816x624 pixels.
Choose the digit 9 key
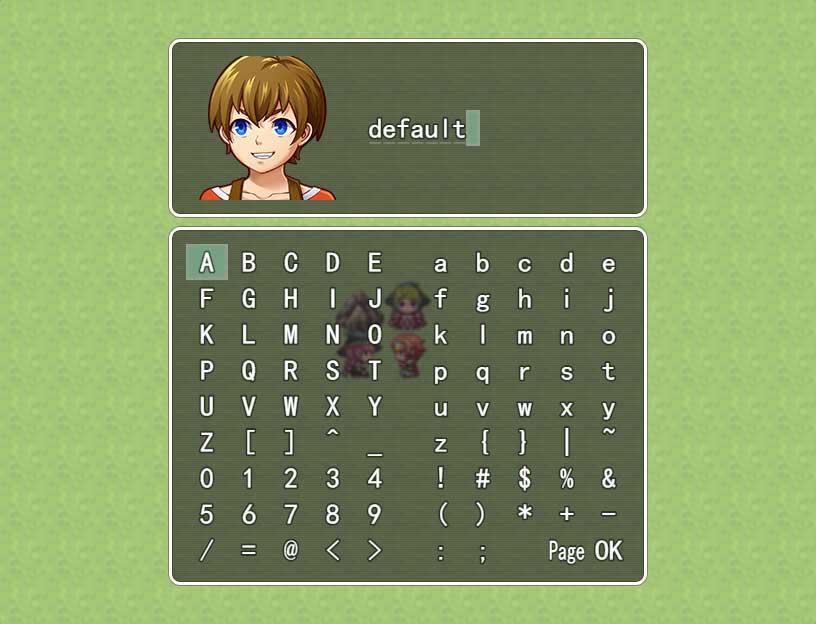pyautogui.click(x=374, y=514)
